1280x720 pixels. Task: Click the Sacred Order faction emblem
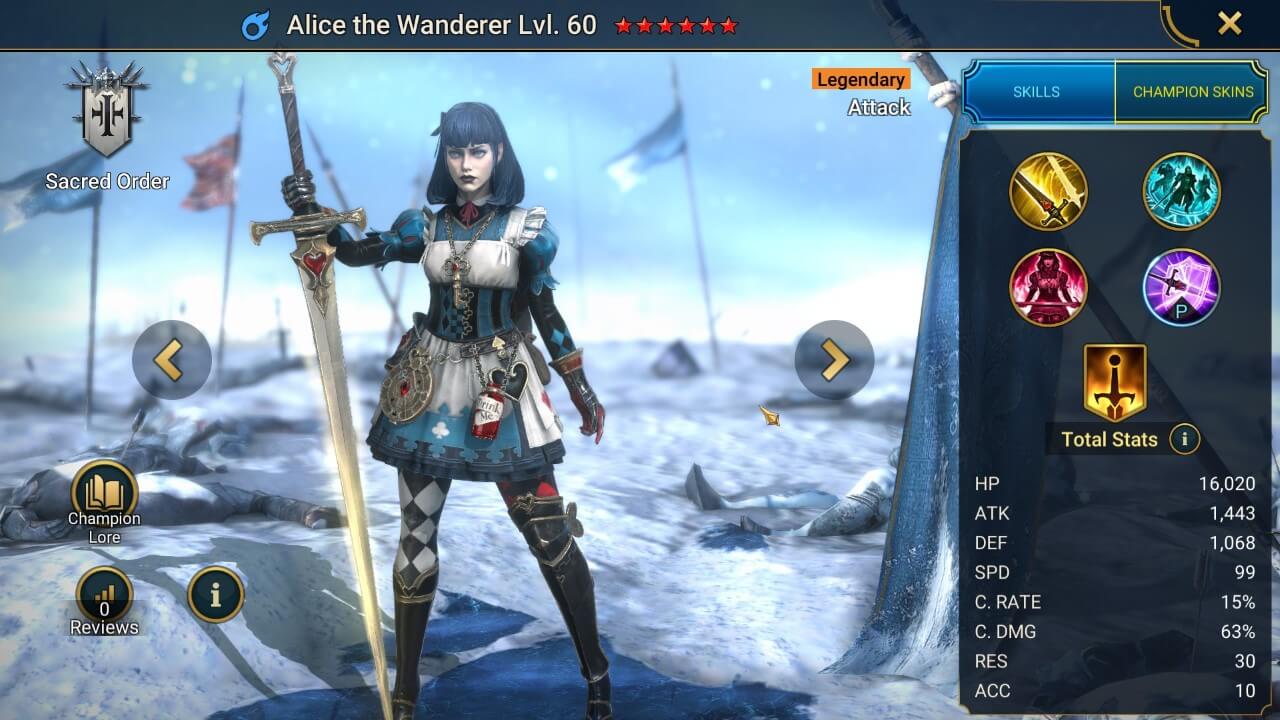pyautogui.click(x=107, y=110)
